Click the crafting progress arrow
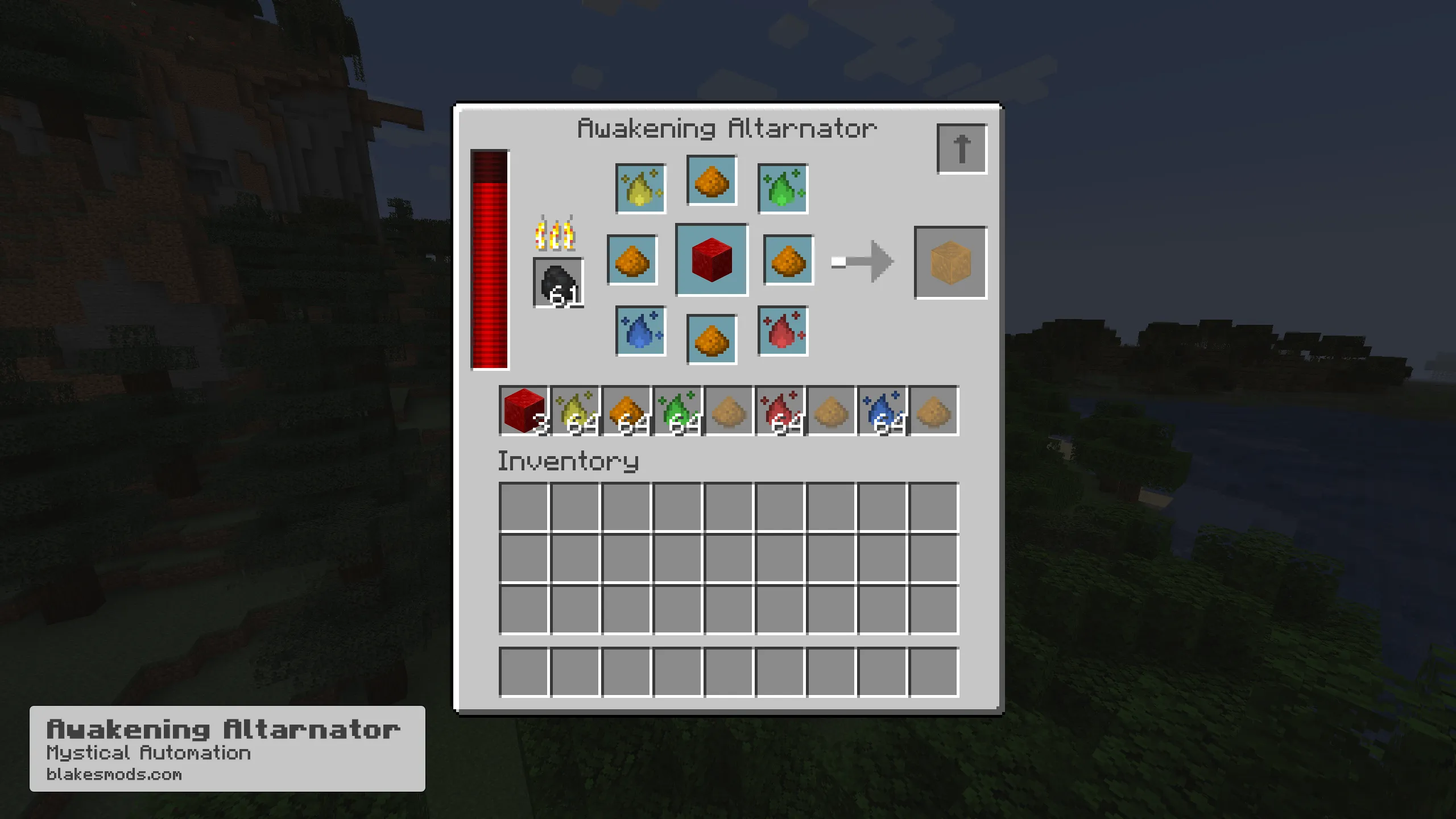This screenshot has width=1456, height=819. coord(862,262)
